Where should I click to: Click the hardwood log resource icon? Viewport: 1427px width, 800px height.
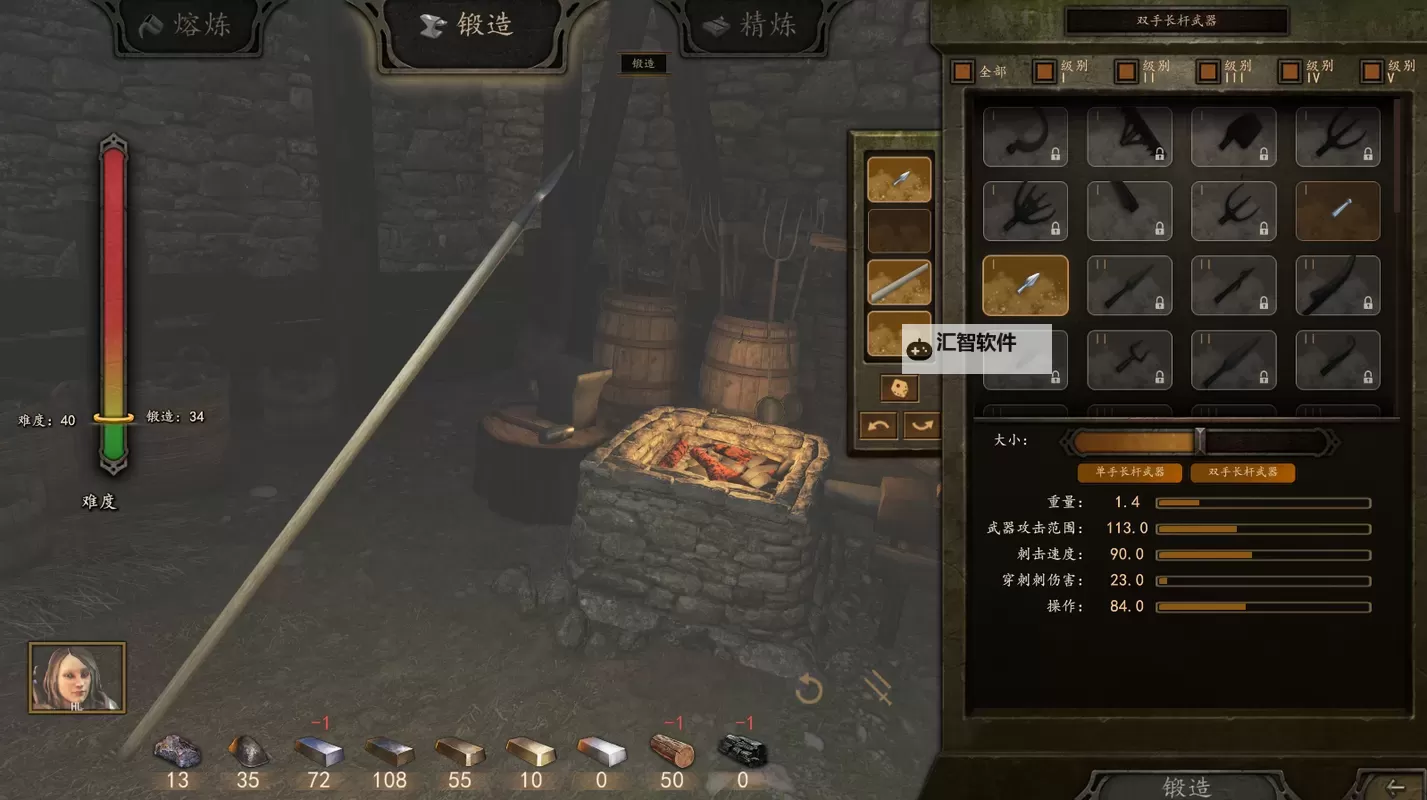[x=671, y=750]
